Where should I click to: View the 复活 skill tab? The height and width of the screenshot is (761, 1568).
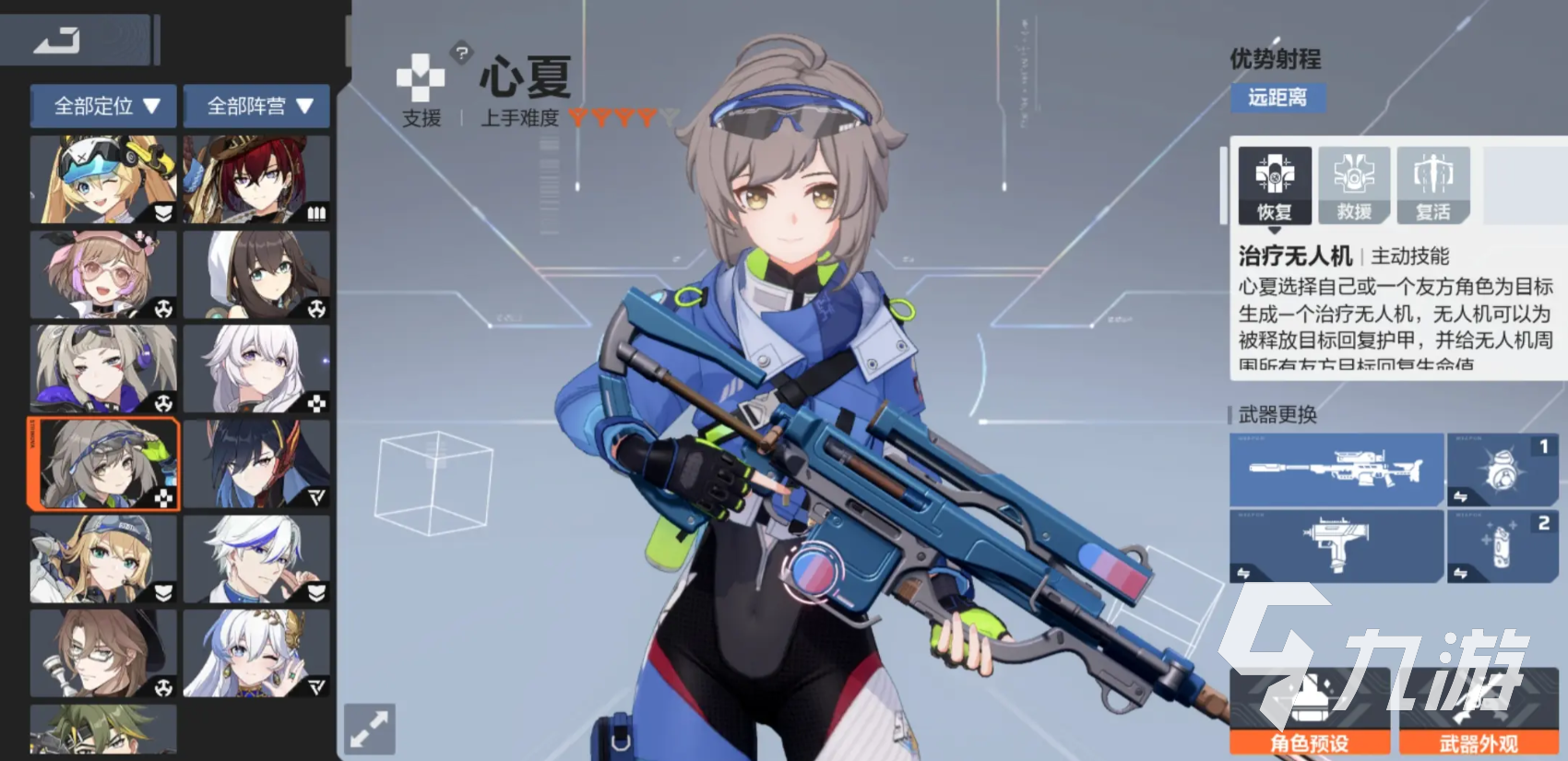pos(1432,185)
